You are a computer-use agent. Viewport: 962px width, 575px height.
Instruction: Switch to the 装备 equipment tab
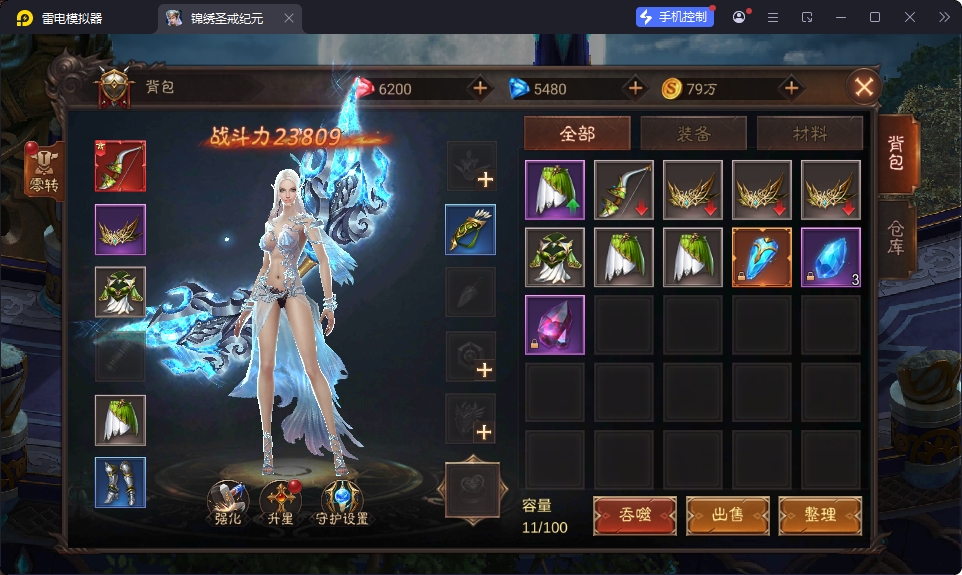pos(693,133)
